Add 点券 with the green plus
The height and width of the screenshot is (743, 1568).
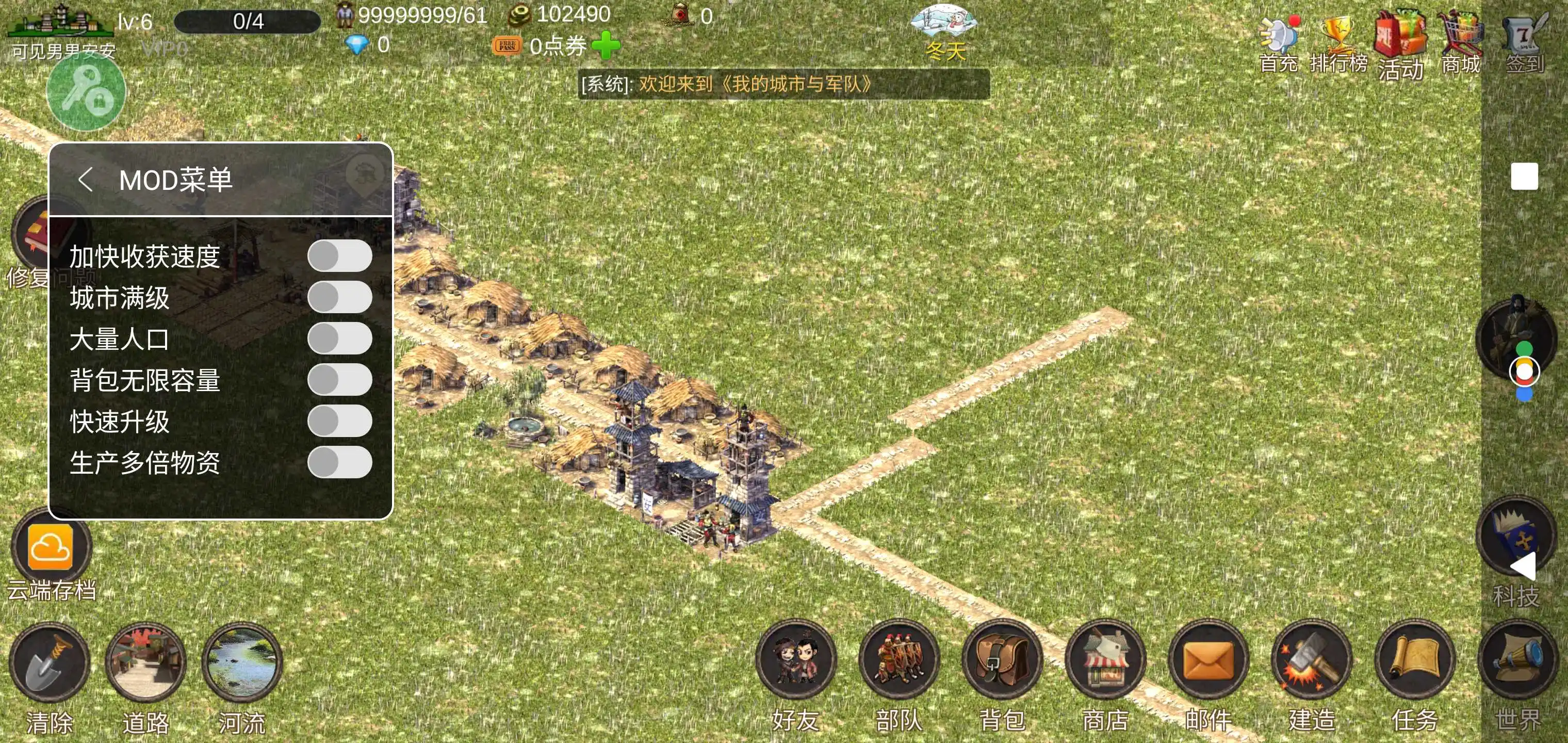click(x=606, y=46)
